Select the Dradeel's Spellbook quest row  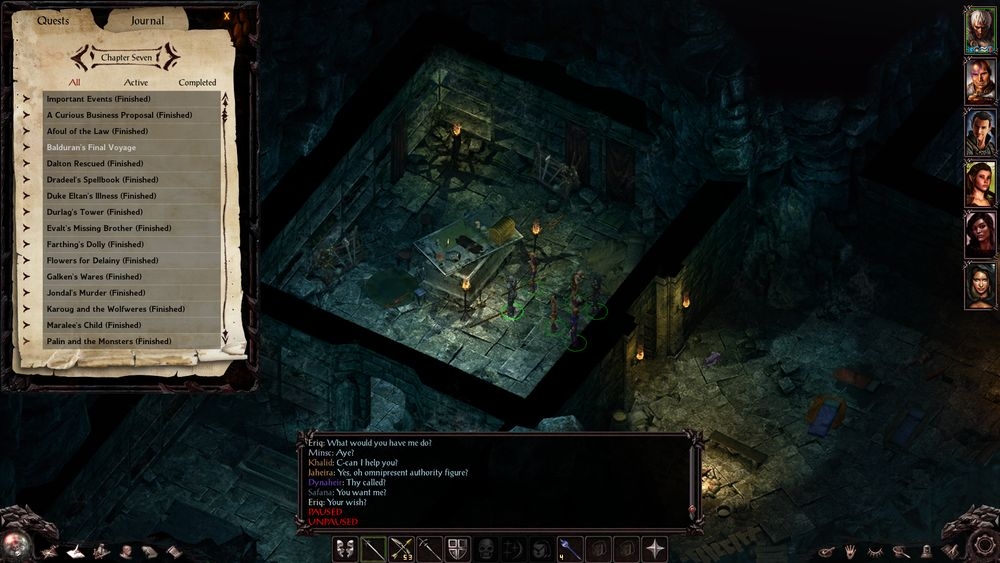[131, 179]
